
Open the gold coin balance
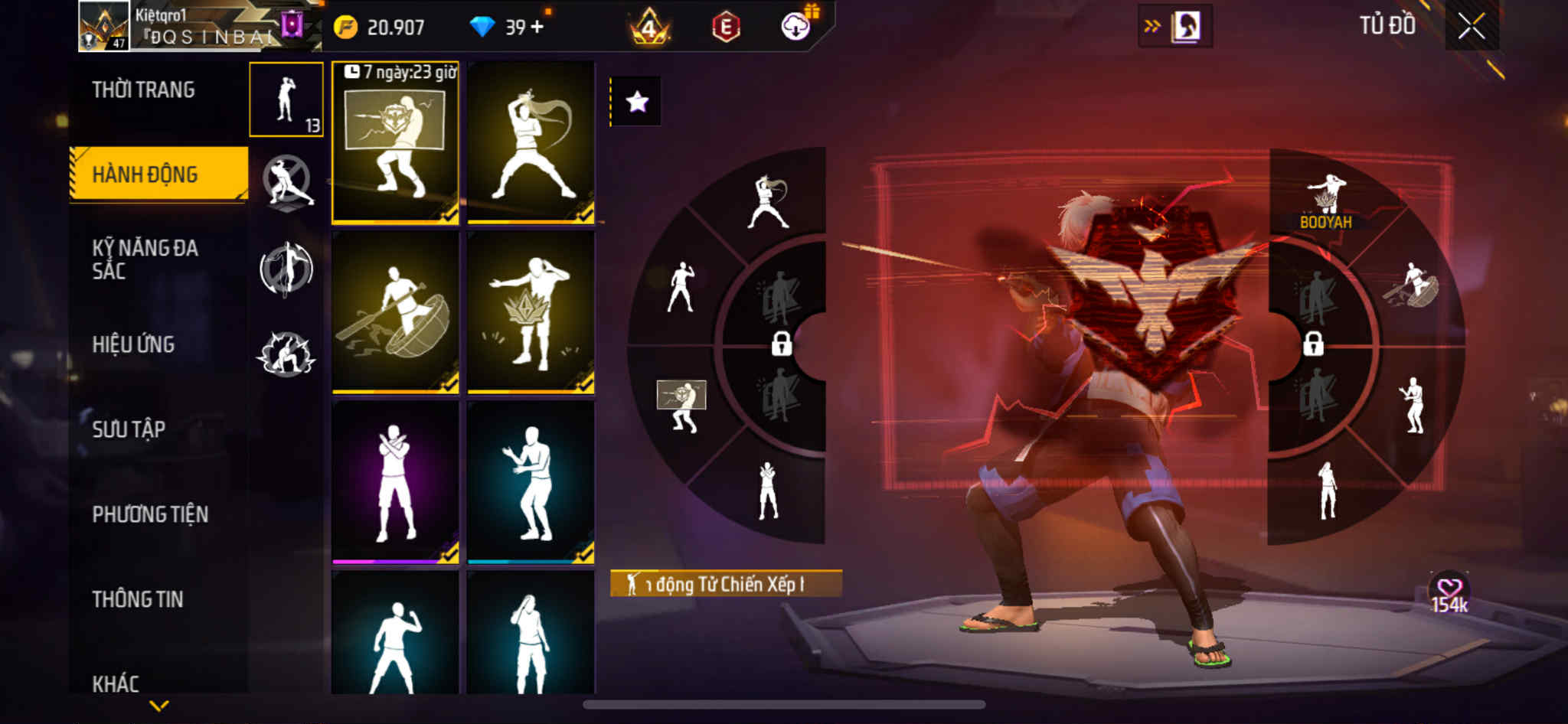tap(381, 28)
